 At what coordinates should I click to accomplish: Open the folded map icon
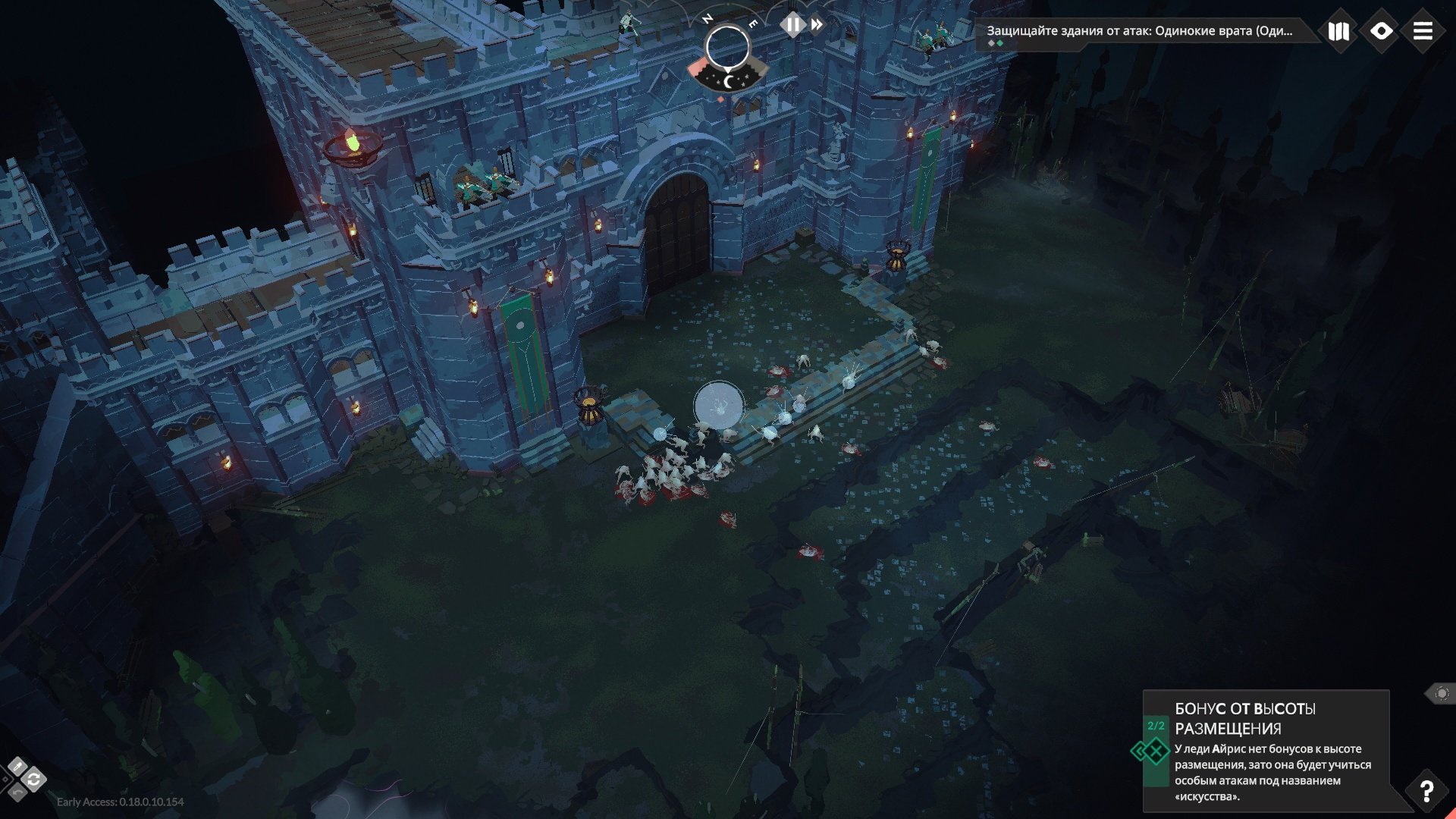1338,31
